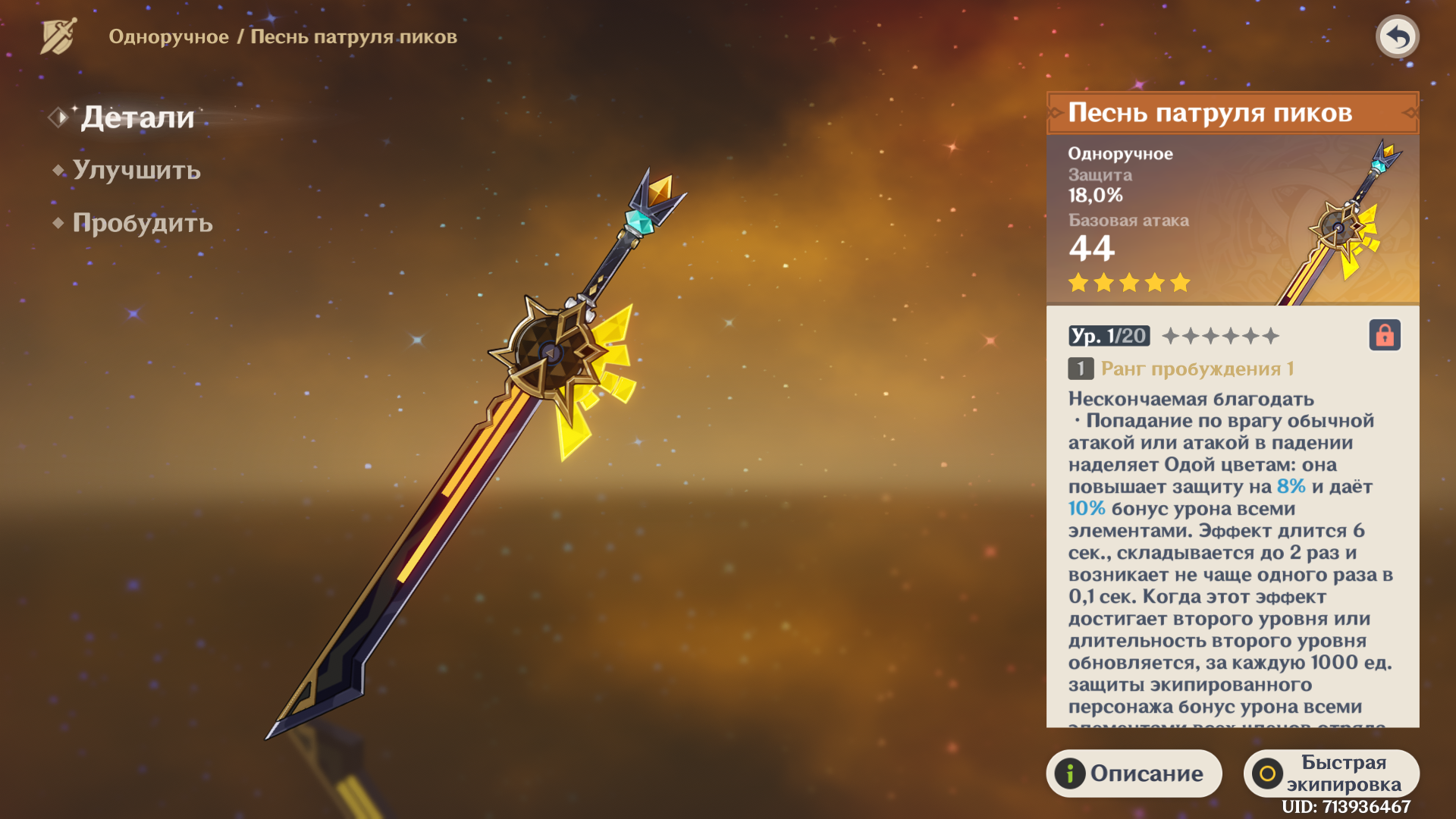Image resolution: width=1456 pixels, height=819 pixels.
Task: Select the Детали tab
Action: [137, 118]
